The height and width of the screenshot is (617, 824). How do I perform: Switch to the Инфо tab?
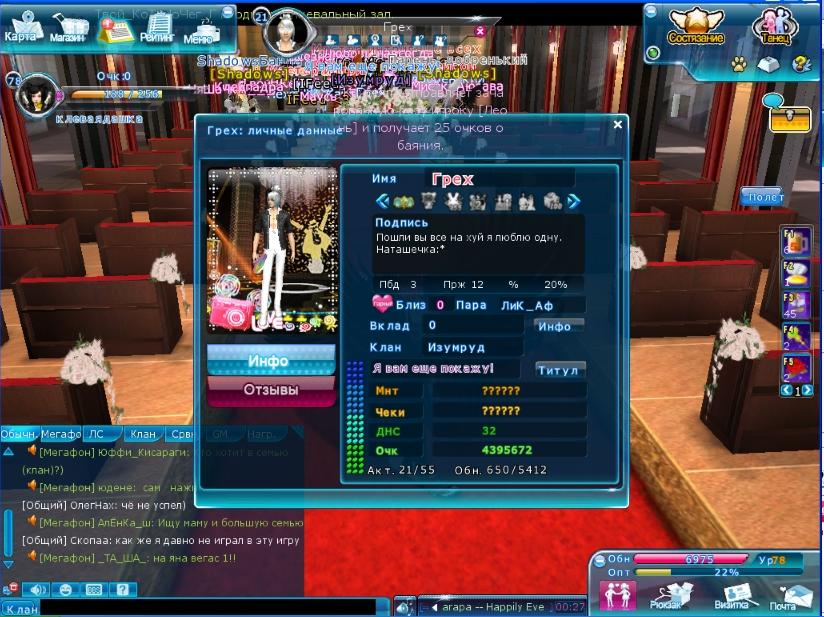tap(271, 361)
